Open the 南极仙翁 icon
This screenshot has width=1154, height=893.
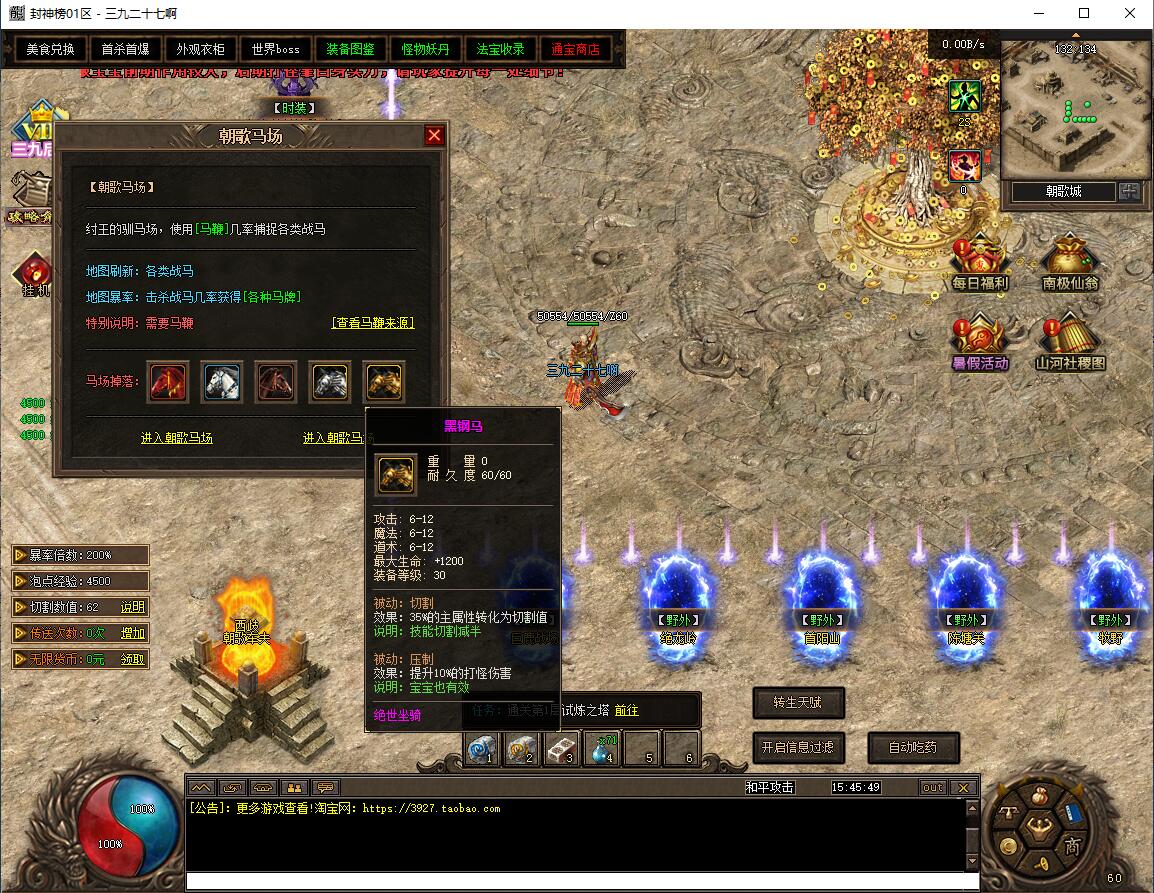tap(1070, 264)
